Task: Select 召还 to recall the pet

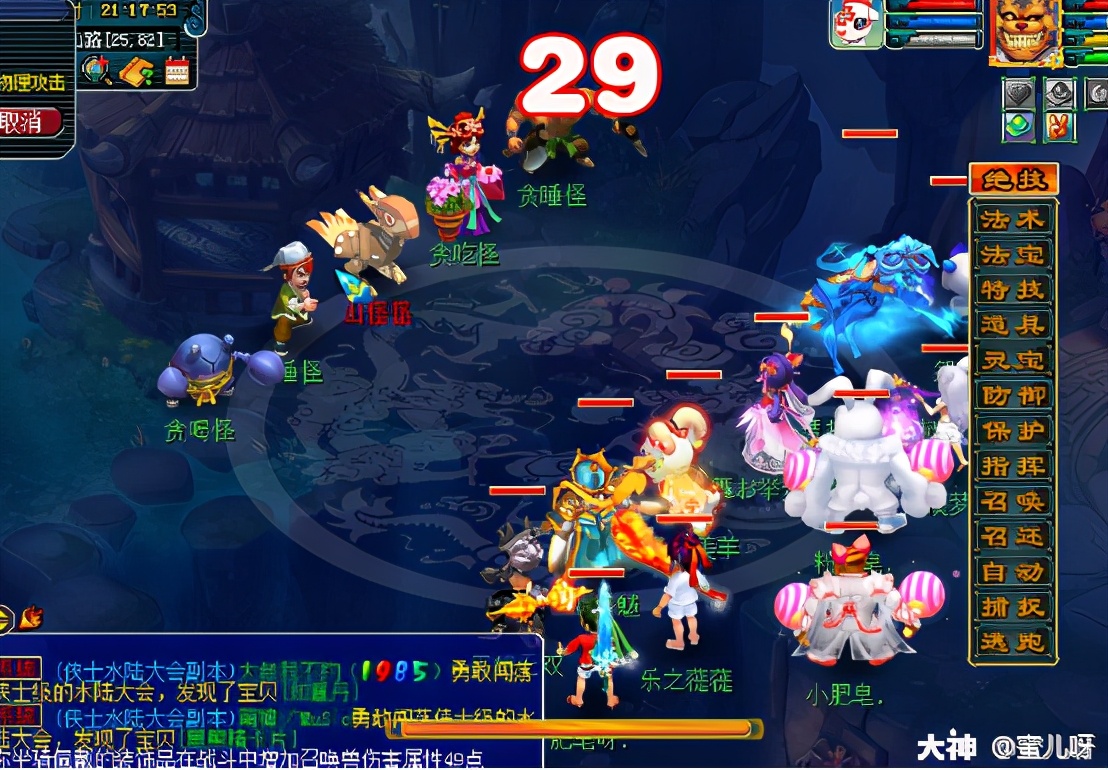Action: click(1012, 537)
